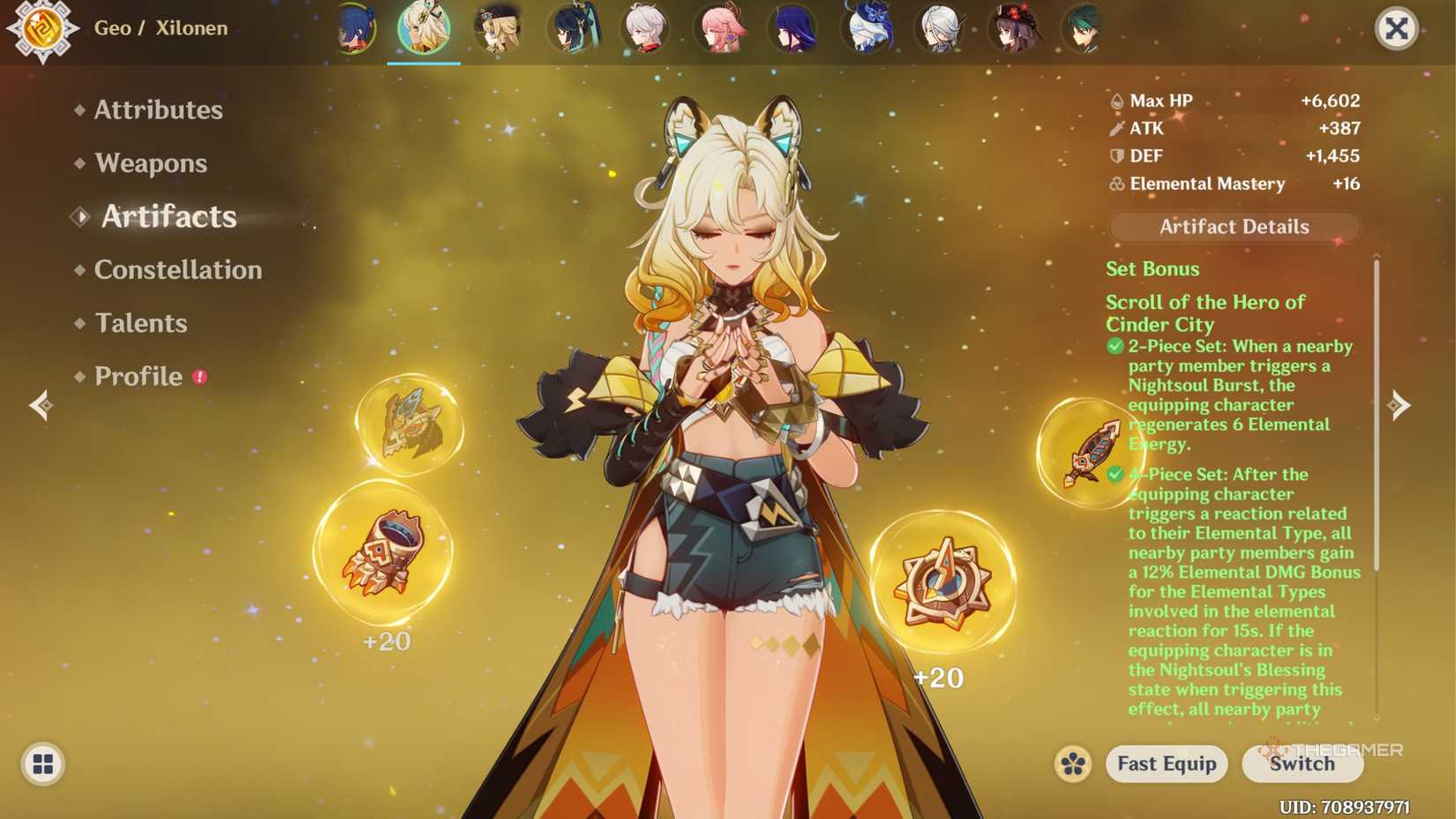Collapse to previous character with left arrow
Screen dimensions: 1456x819
(x=40, y=406)
